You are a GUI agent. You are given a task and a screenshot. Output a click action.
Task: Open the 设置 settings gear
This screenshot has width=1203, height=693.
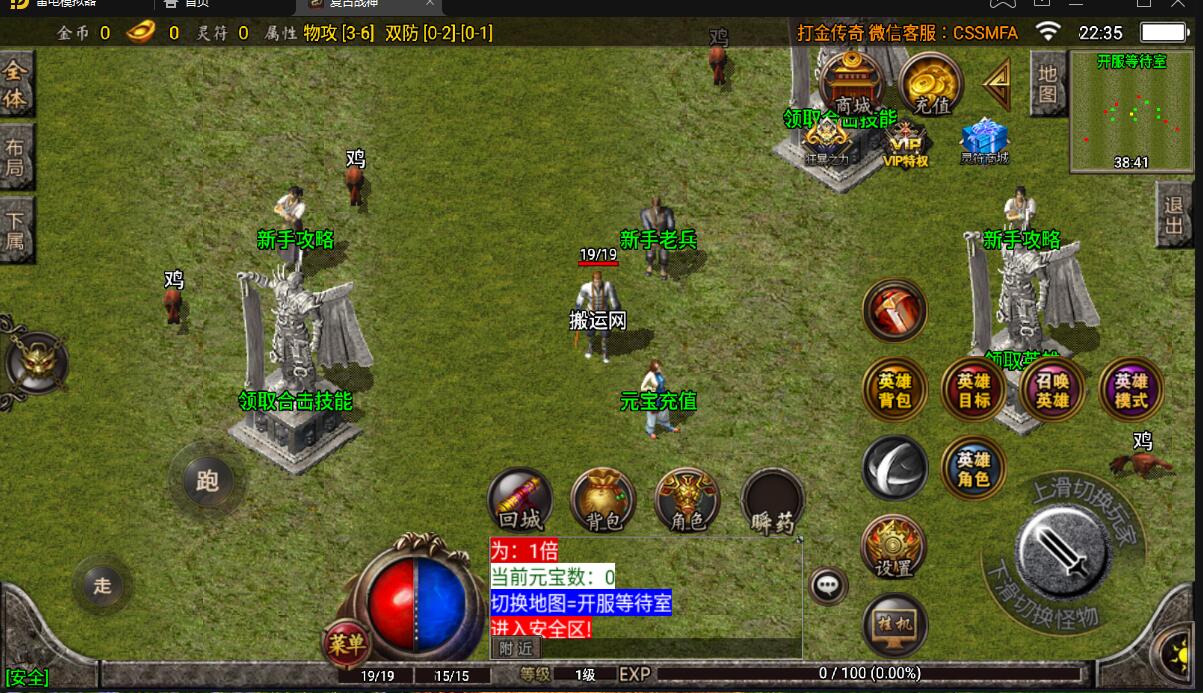894,547
